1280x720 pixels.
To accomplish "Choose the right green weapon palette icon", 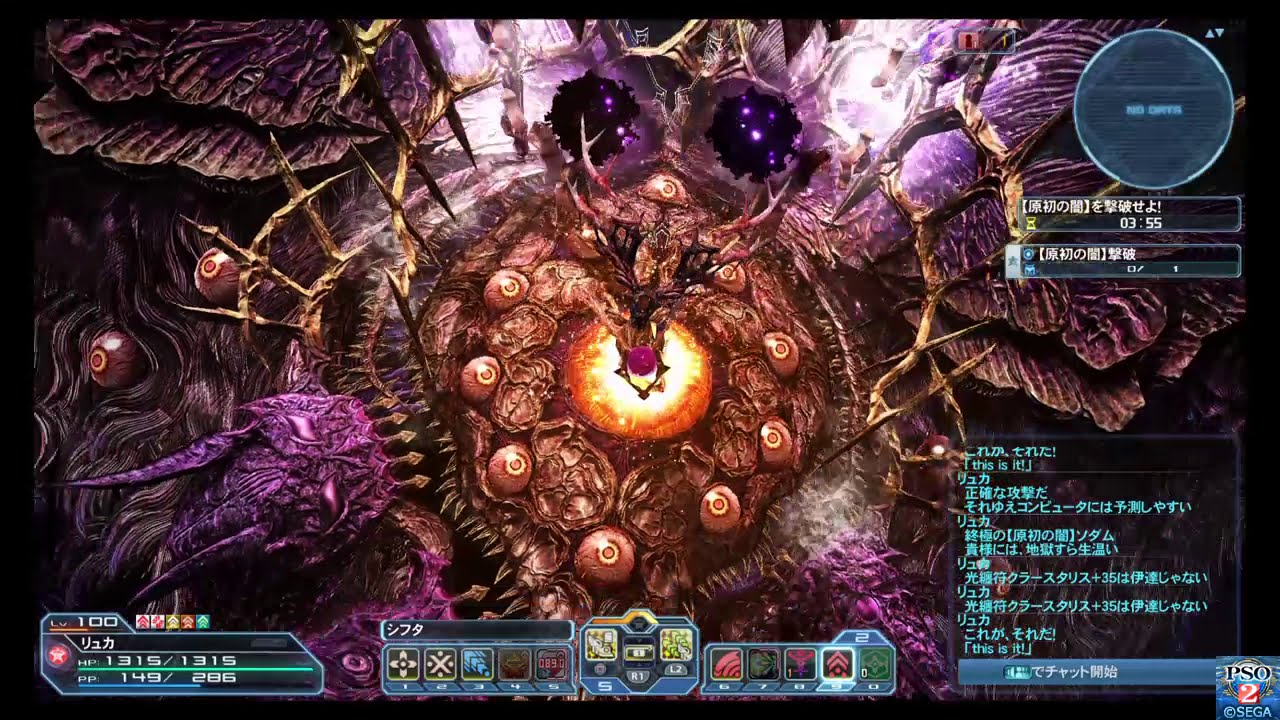I will 676,645.
